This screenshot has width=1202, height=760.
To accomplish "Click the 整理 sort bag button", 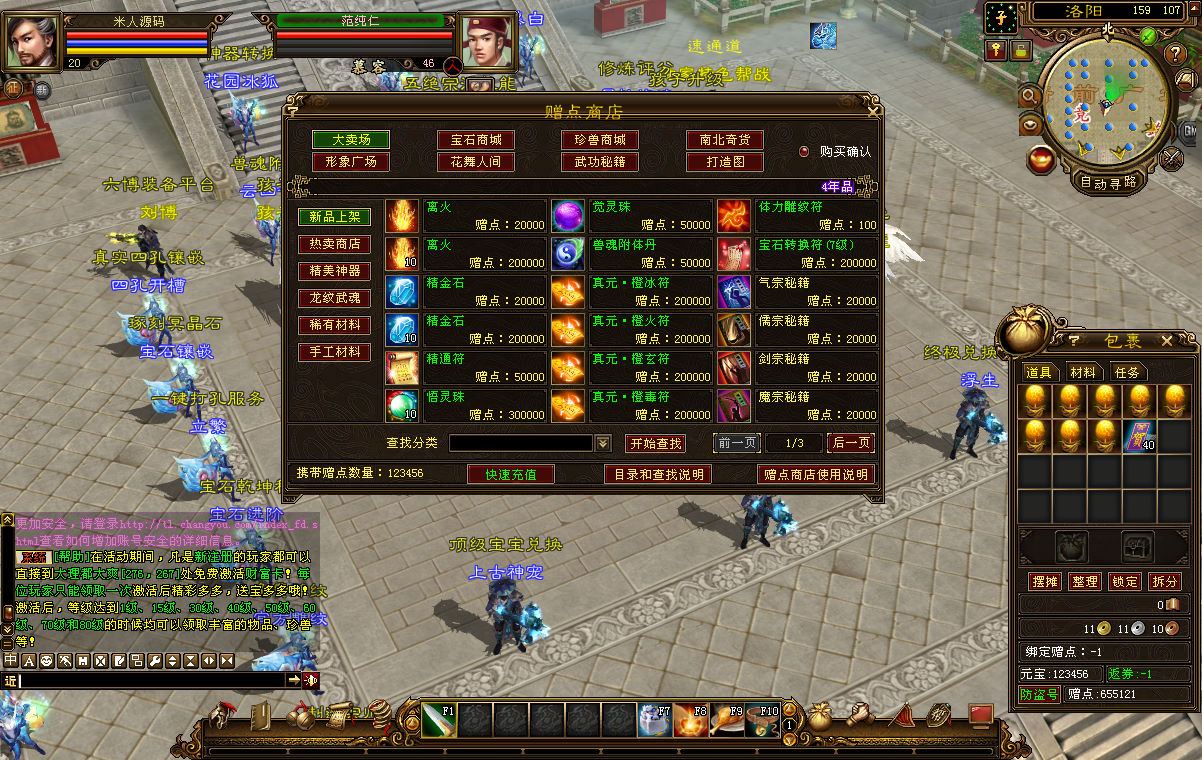I will pos(1084,581).
